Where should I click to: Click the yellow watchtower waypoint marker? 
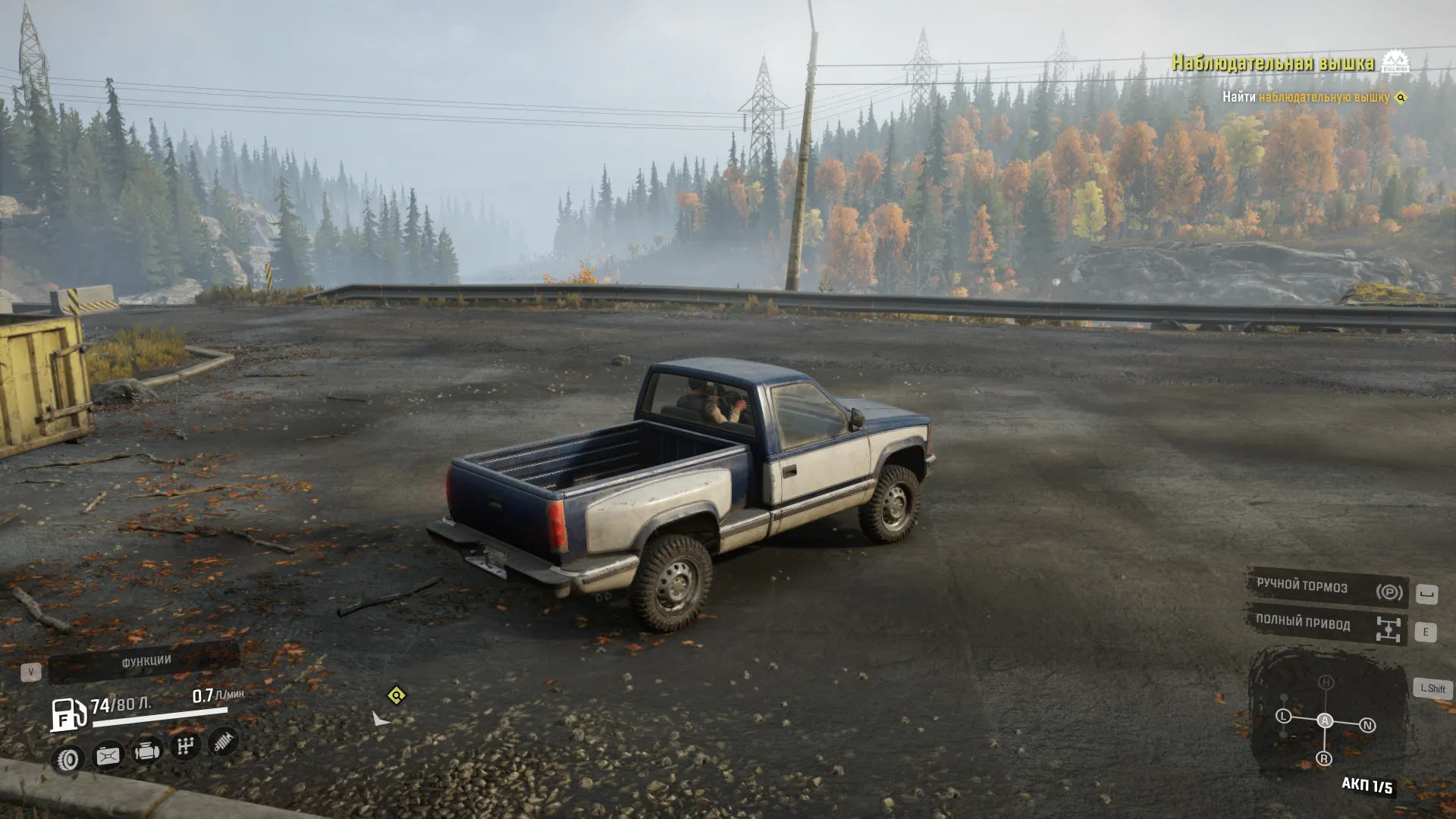click(396, 695)
